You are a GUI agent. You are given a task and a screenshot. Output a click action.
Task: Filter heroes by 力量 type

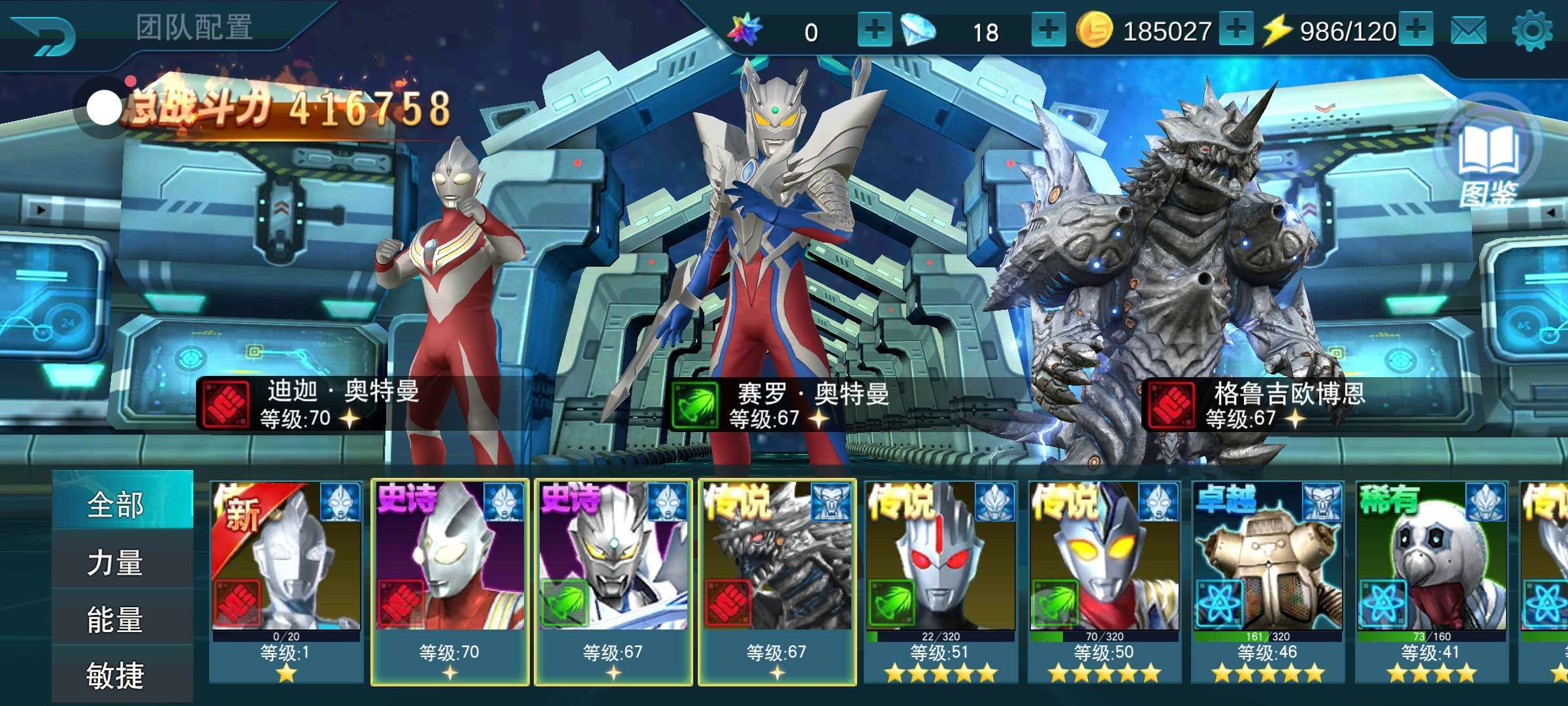[x=116, y=562]
